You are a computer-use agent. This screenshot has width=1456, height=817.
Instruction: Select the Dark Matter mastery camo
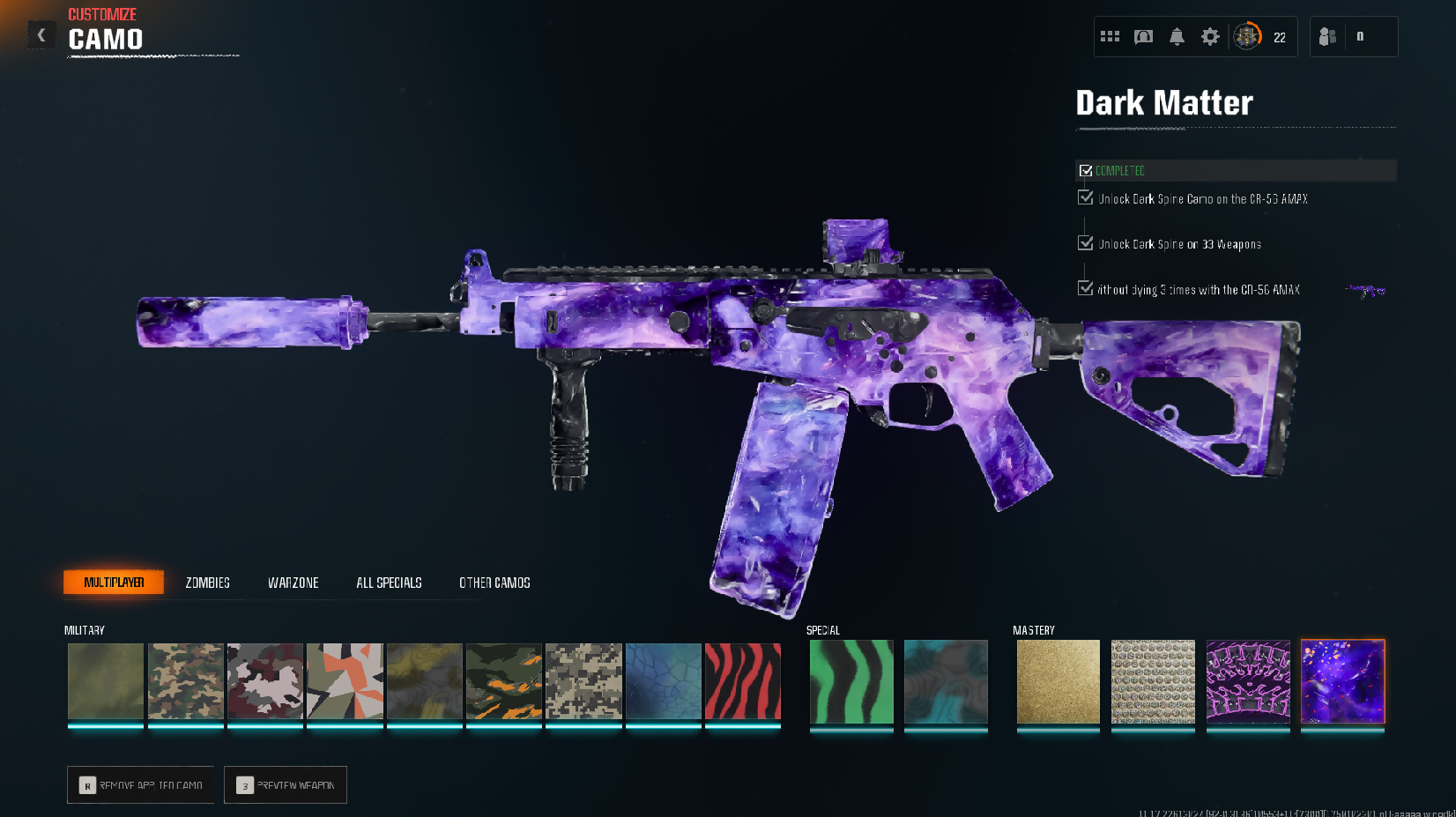click(x=1342, y=681)
